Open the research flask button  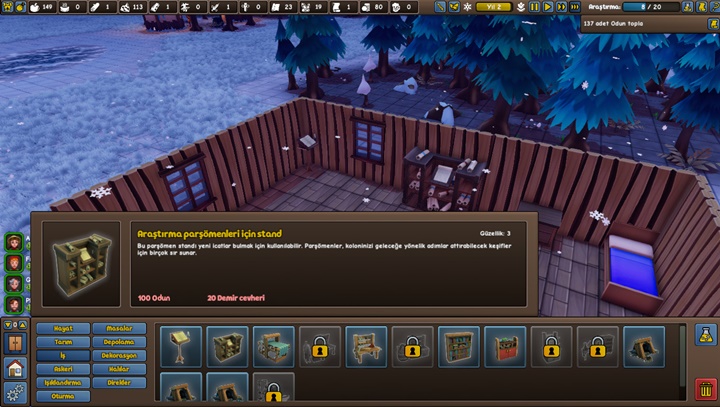tap(704, 336)
